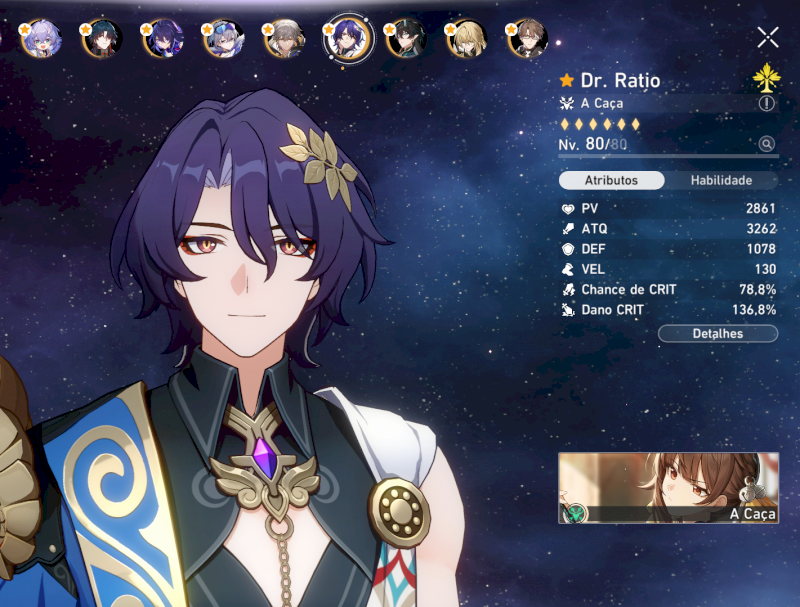This screenshot has width=800, height=607.
Task: Open the magnifier icon next to level
Action: coord(767,144)
